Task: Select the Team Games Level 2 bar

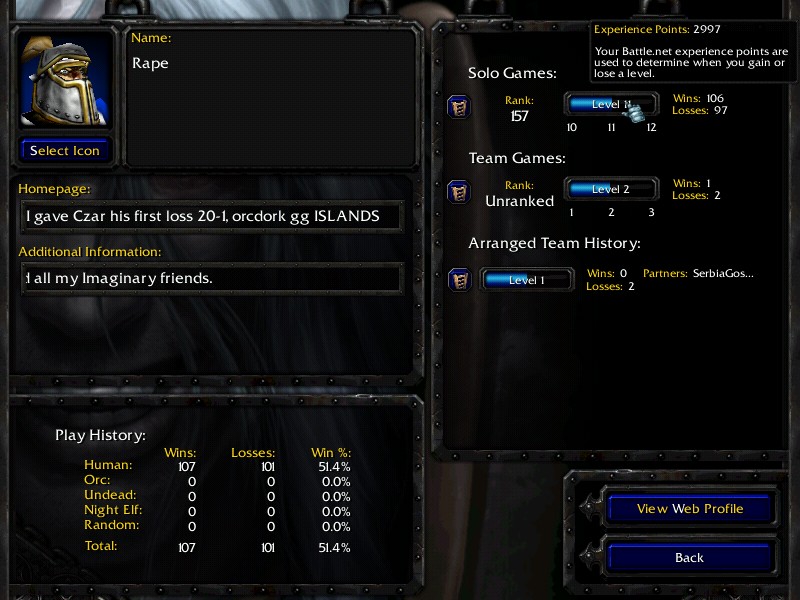Action: pyautogui.click(x=611, y=189)
